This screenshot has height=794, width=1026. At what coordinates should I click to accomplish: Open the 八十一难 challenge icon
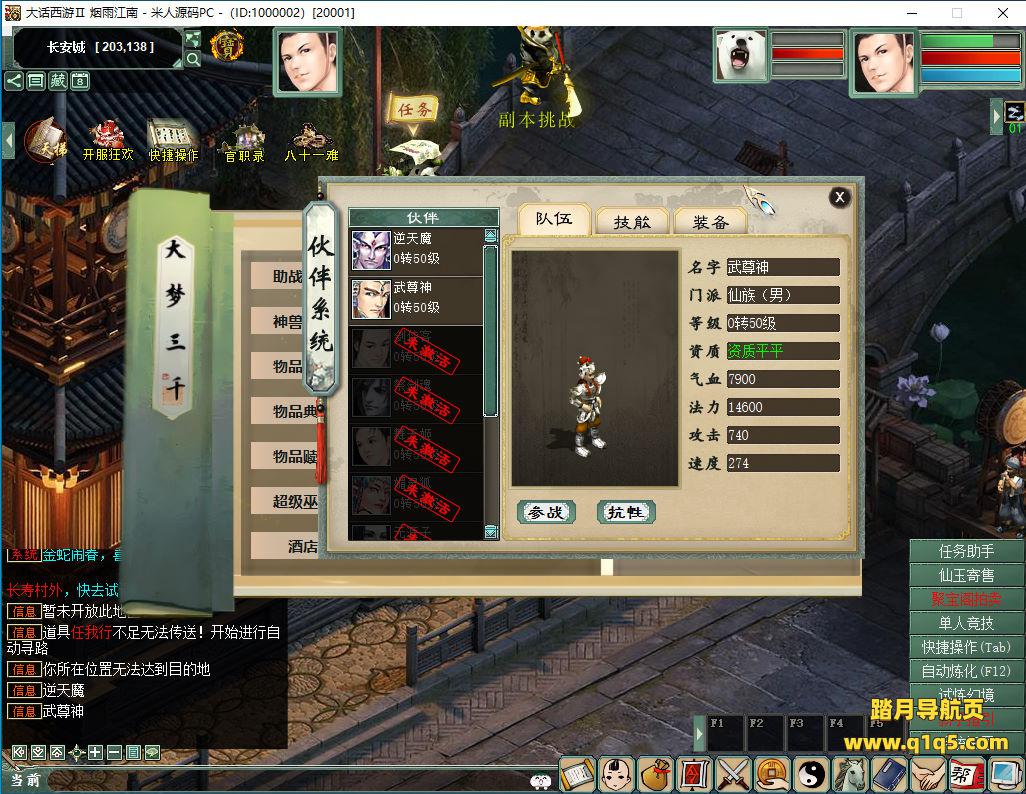[311, 142]
